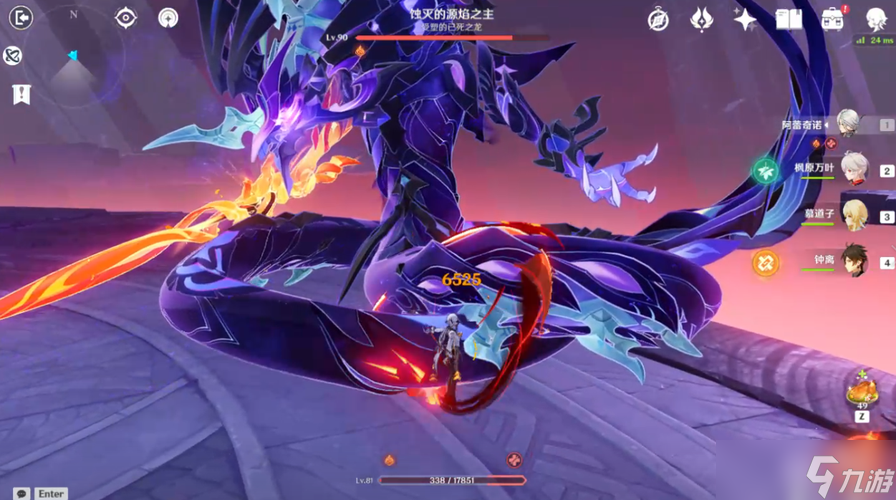The image size is (896, 500).
Task: Open the Paimon menu icon
Action: tap(877, 18)
